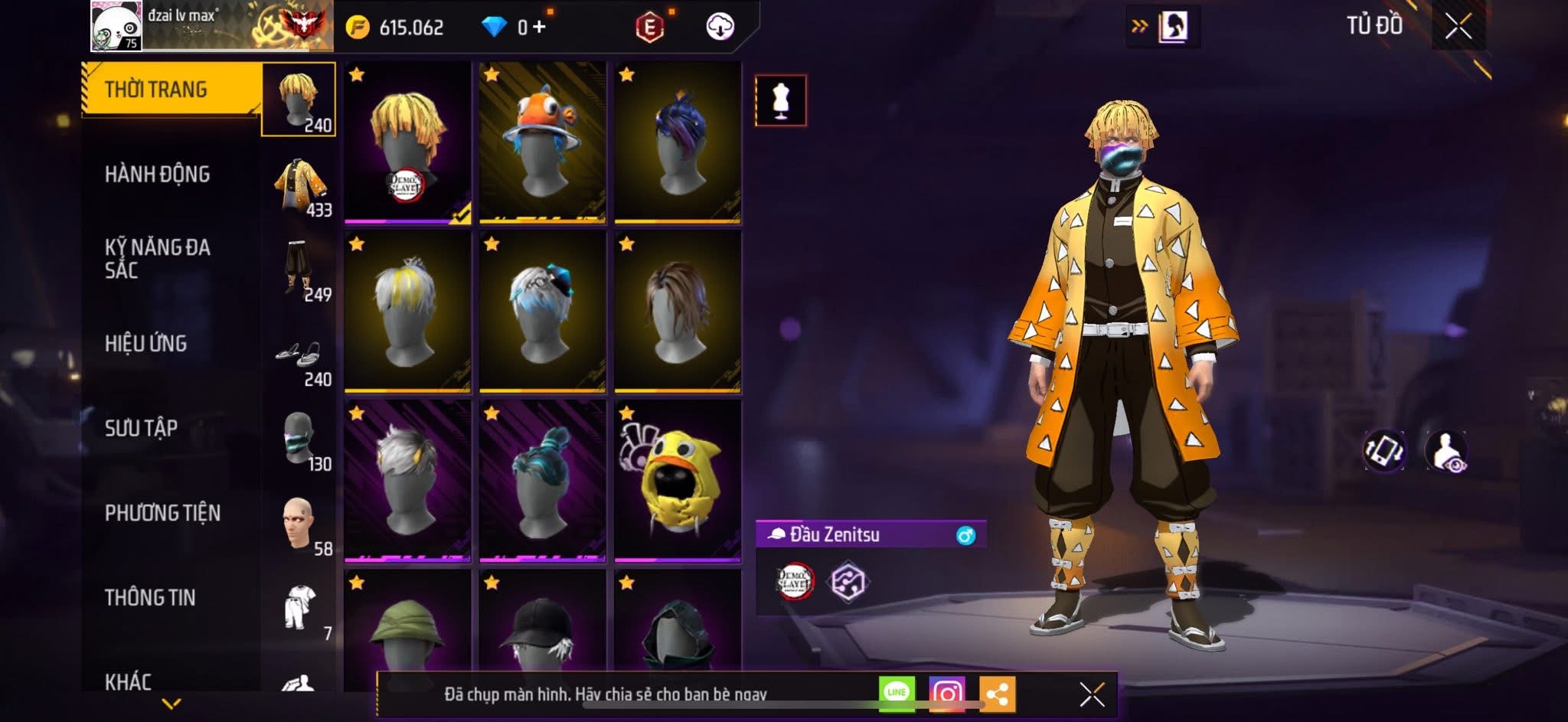Share the screenshot to Instagram
The height and width of the screenshot is (722, 1568).
(x=947, y=694)
